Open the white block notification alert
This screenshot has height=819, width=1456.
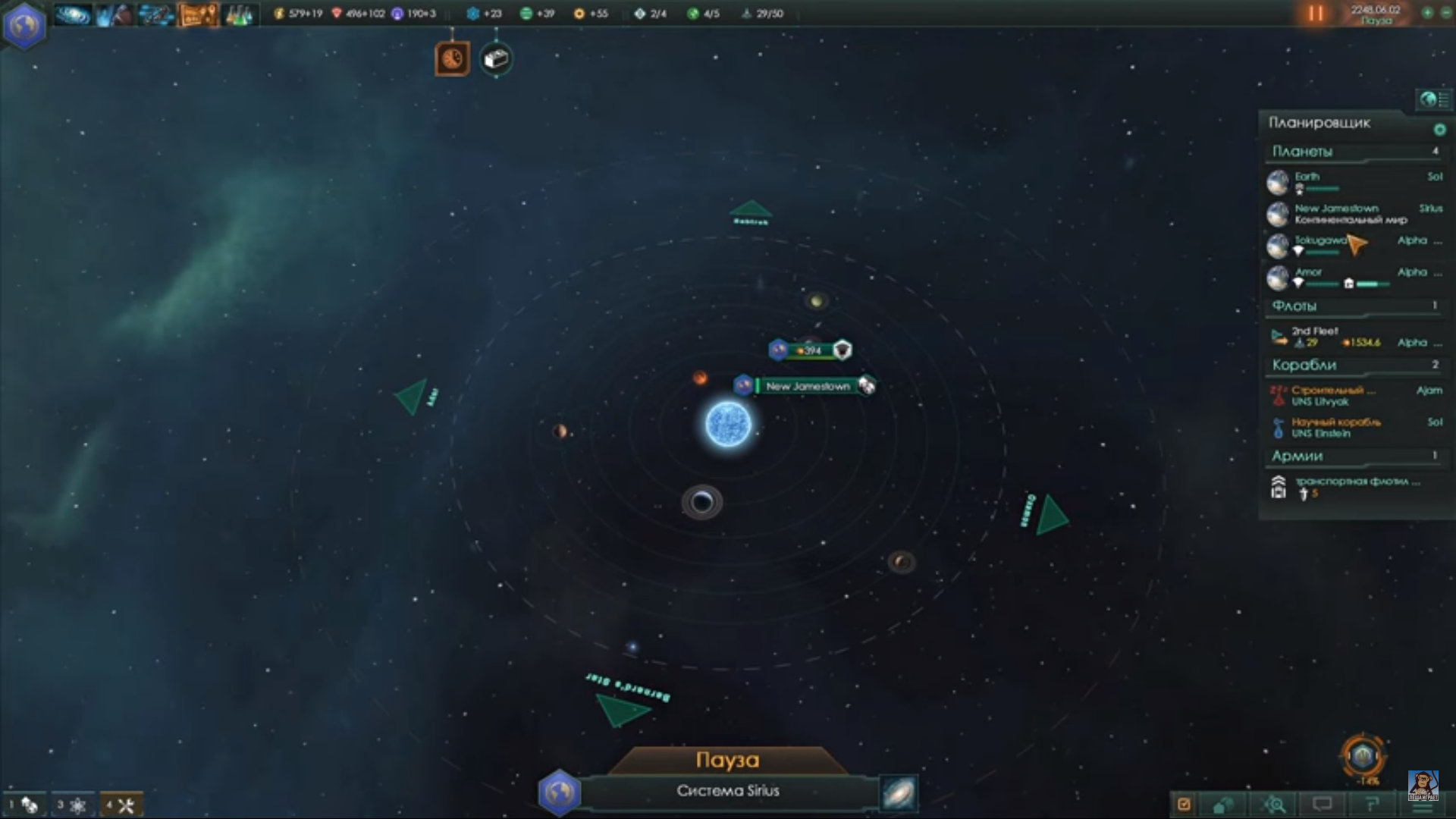pos(496,59)
